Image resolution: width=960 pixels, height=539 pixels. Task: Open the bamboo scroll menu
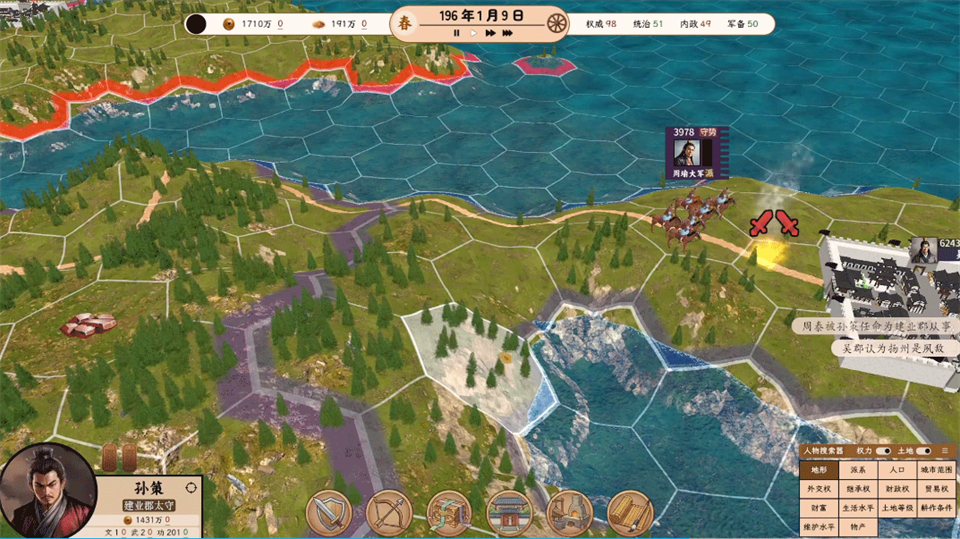(629, 513)
